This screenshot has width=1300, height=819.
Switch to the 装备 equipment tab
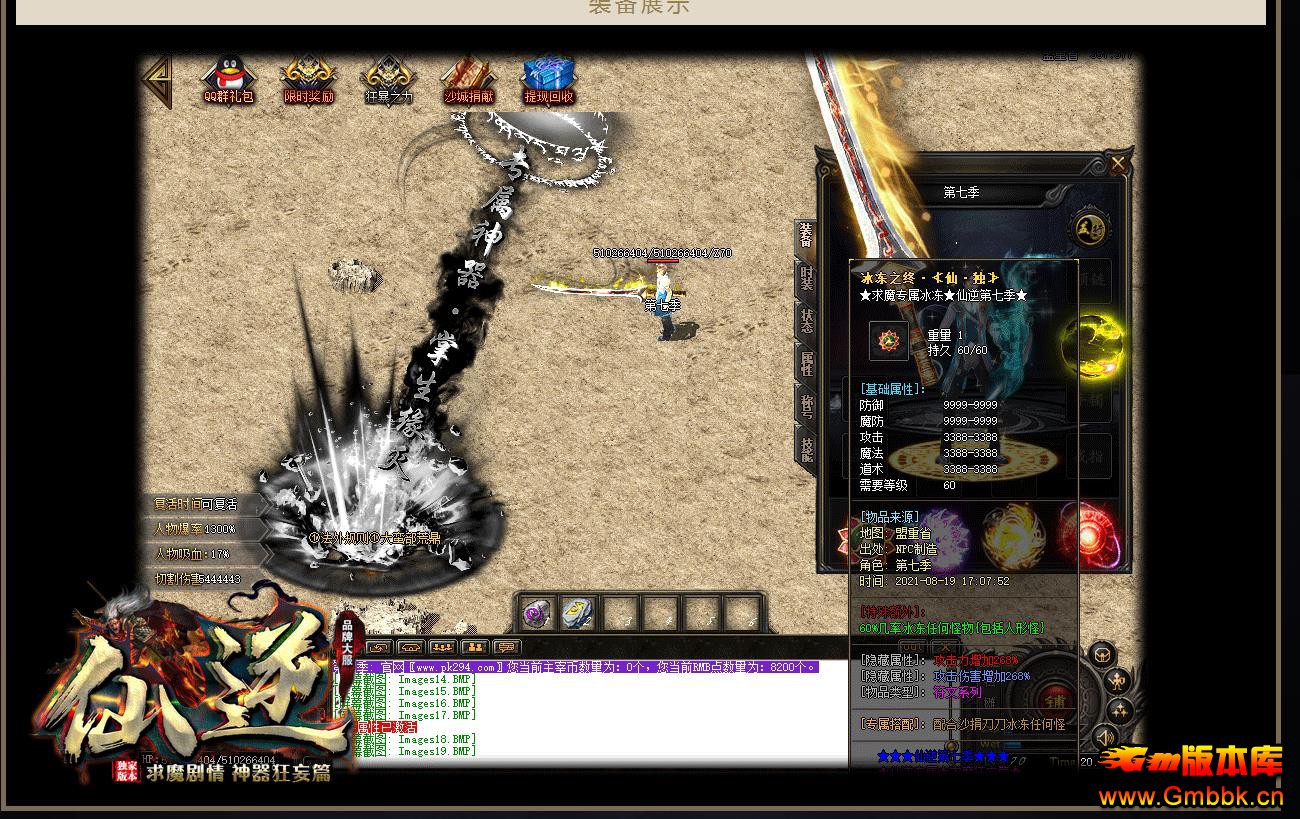[x=806, y=238]
